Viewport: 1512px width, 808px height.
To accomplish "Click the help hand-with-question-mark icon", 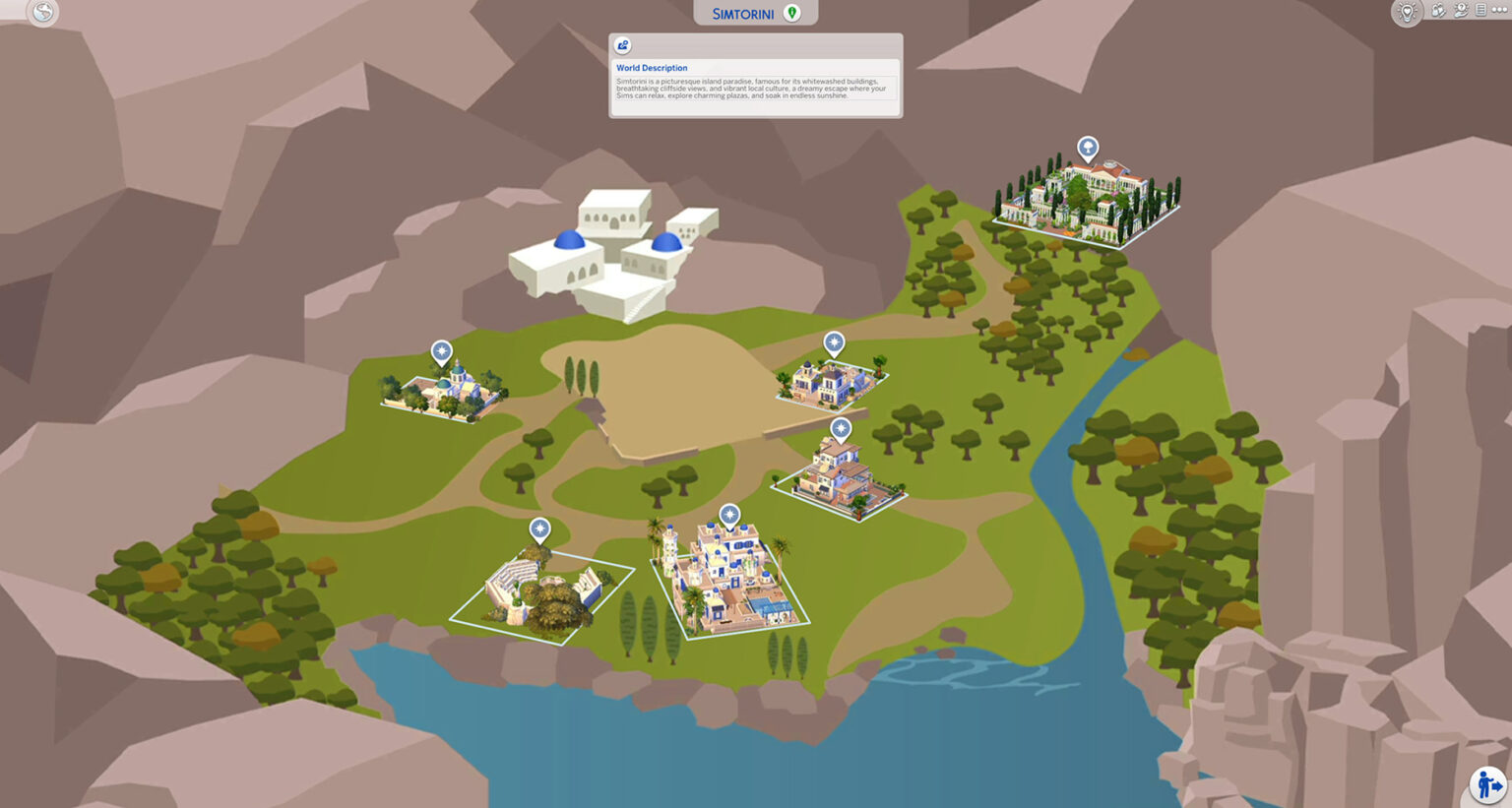I will click(x=1461, y=12).
